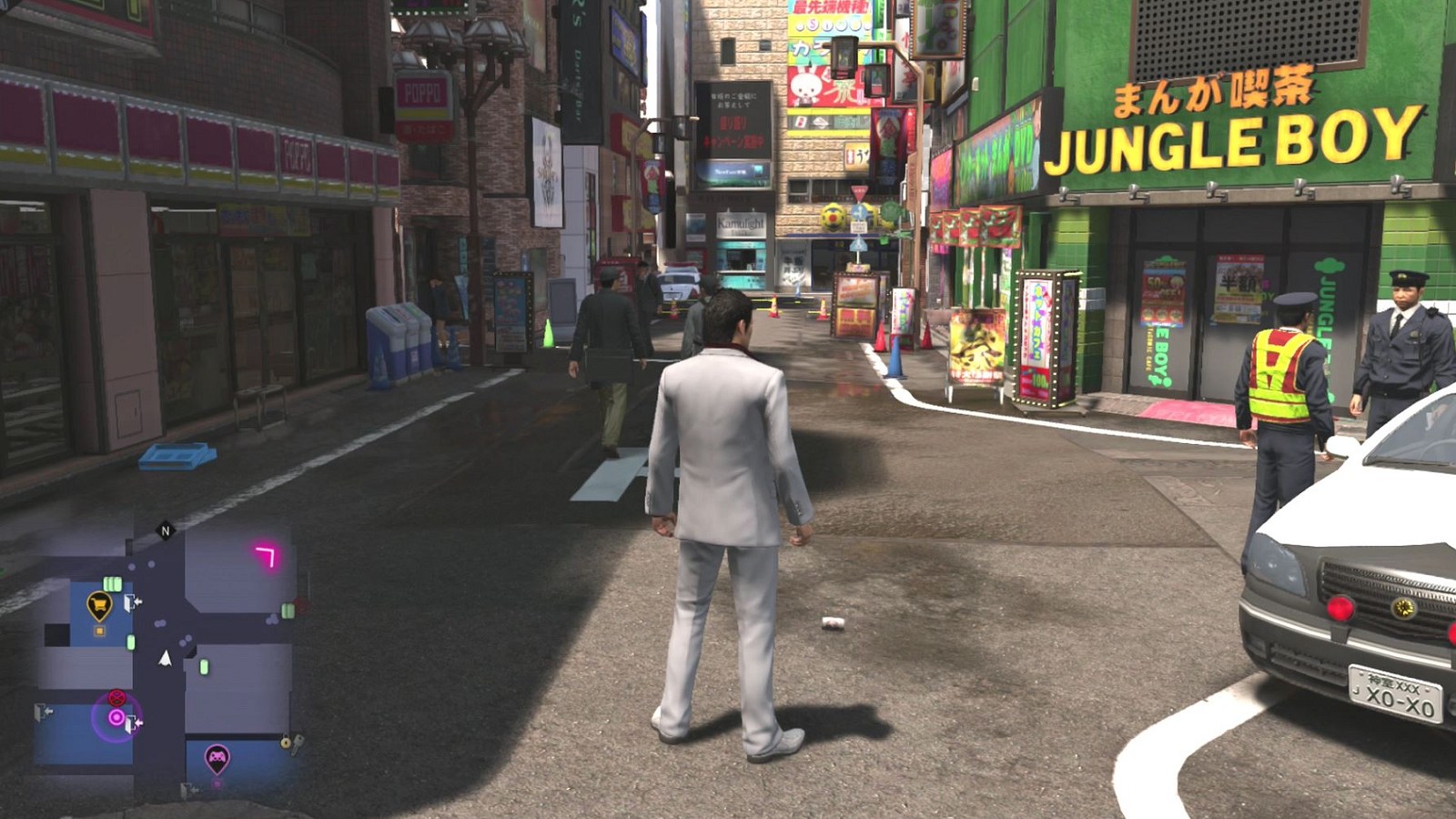This screenshot has height=819, width=1456.
Task: Click the North compass indicator on minimap
Action: tap(165, 531)
